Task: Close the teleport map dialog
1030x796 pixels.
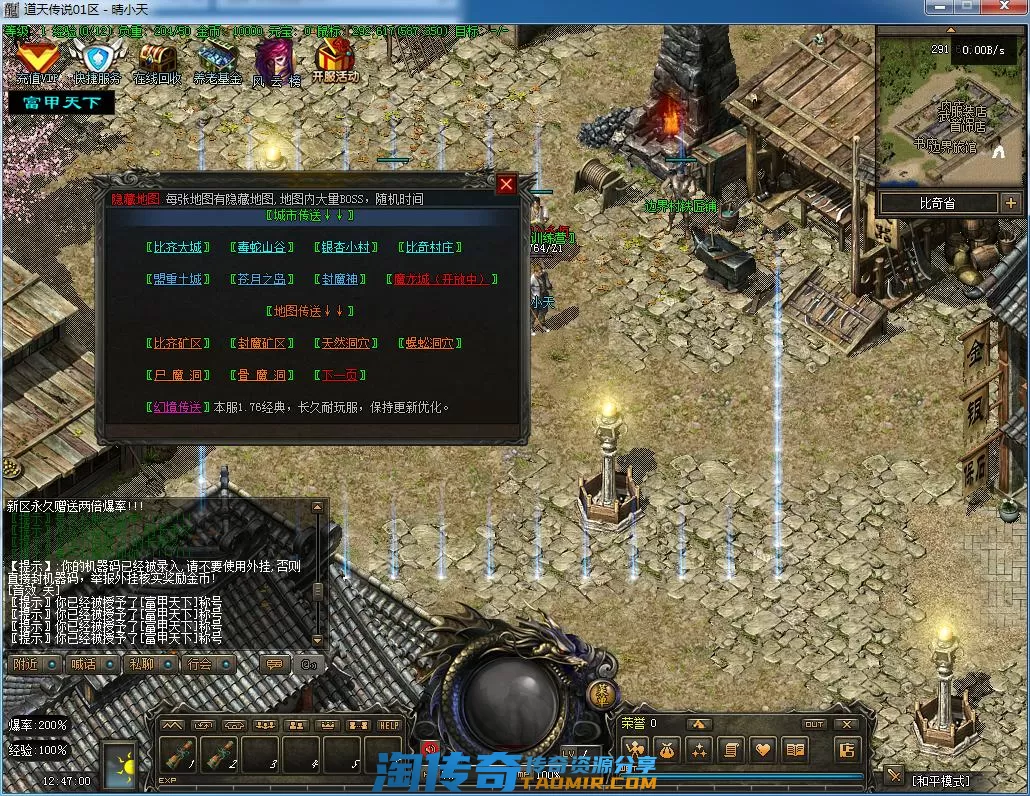Action: pos(506,184)
